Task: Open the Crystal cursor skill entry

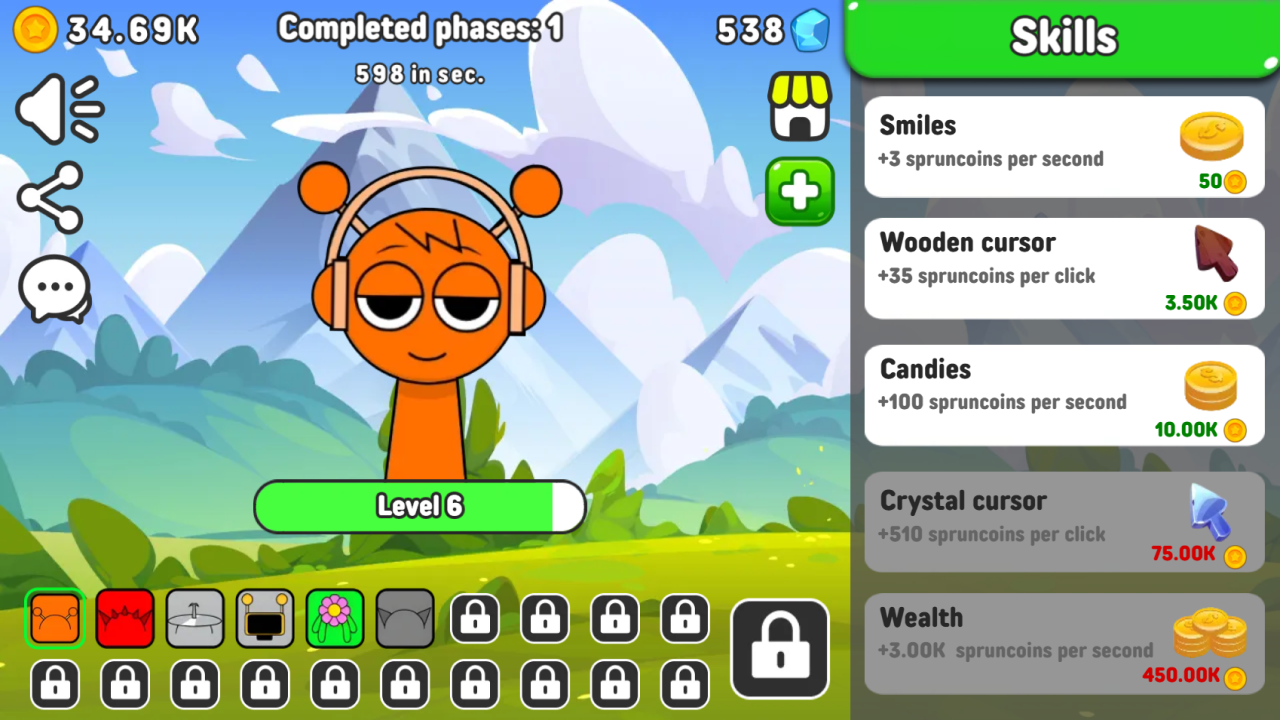Action: click(x=1063, y=522)
